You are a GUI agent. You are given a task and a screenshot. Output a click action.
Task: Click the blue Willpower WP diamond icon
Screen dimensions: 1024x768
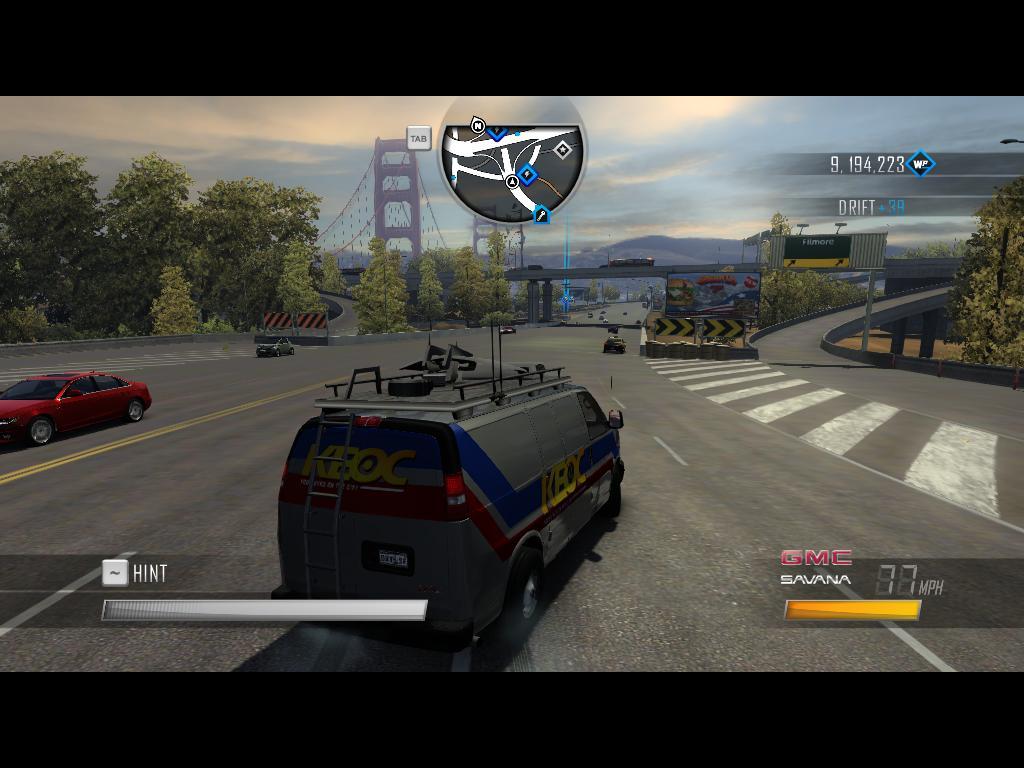(919, 164)
